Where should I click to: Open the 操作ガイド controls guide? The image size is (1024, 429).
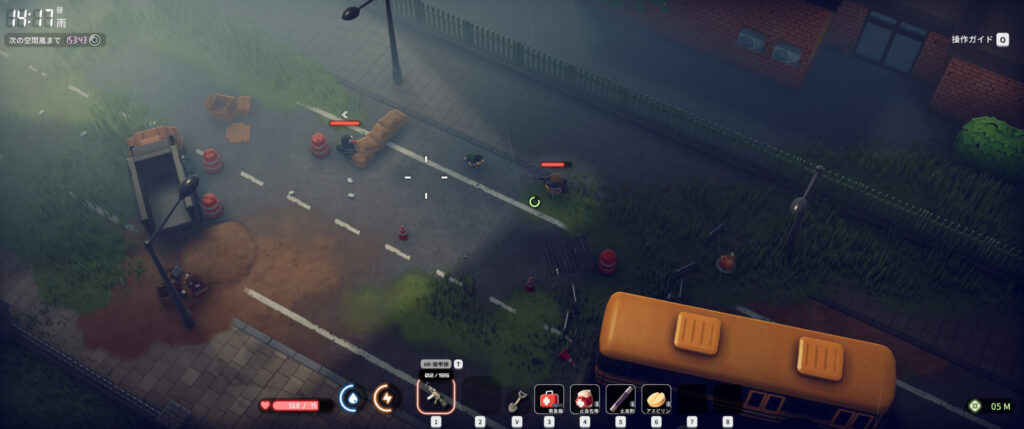(980, 40)
